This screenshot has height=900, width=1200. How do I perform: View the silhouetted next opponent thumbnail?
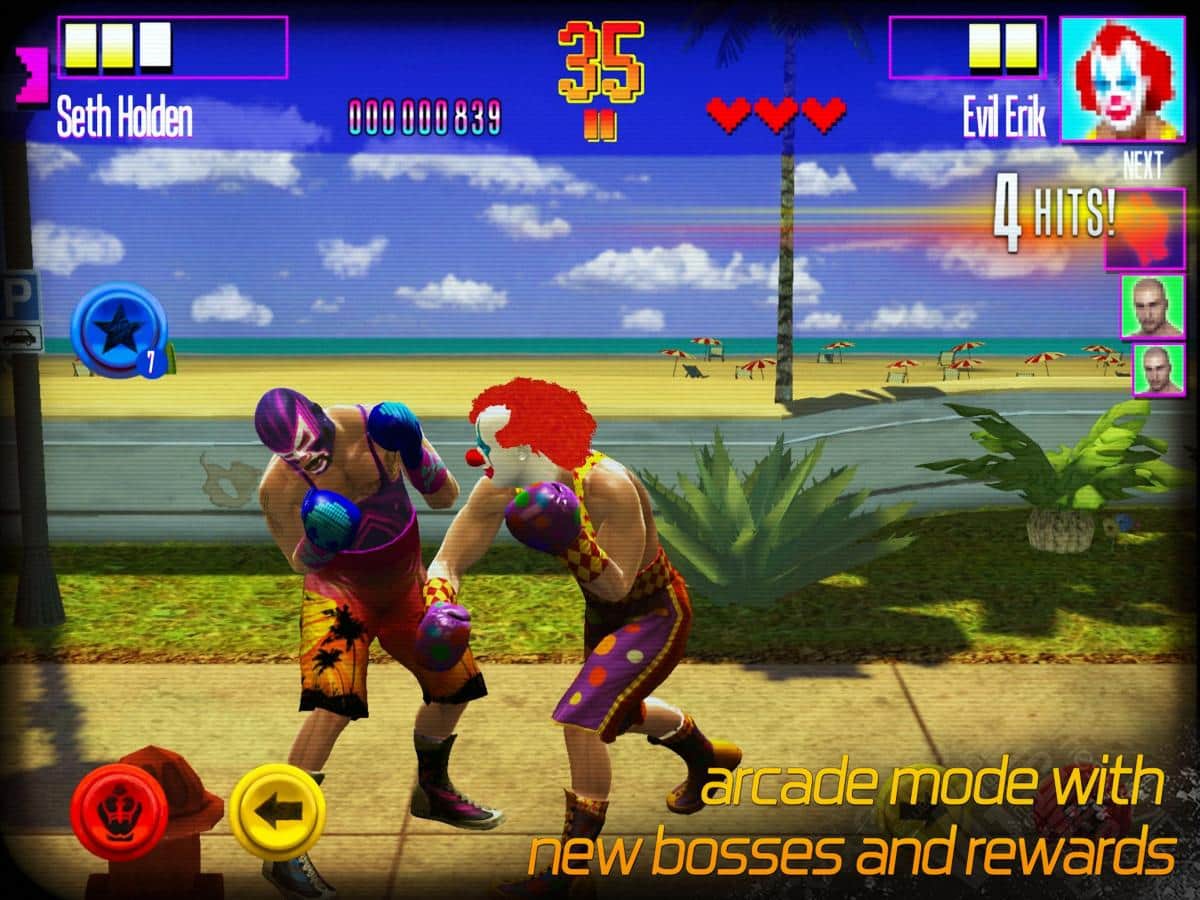(x=1144, y=230)
